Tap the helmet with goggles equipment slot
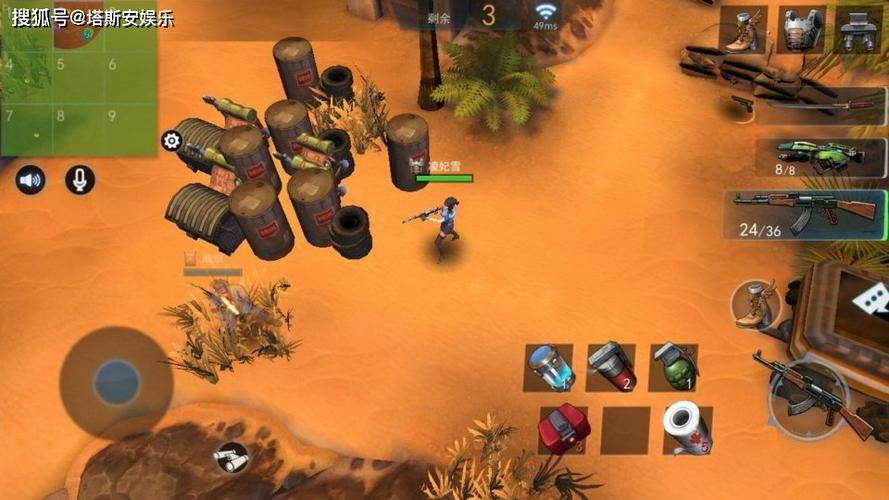This screenshot has height=500, width=889. (x=859, y=30)
